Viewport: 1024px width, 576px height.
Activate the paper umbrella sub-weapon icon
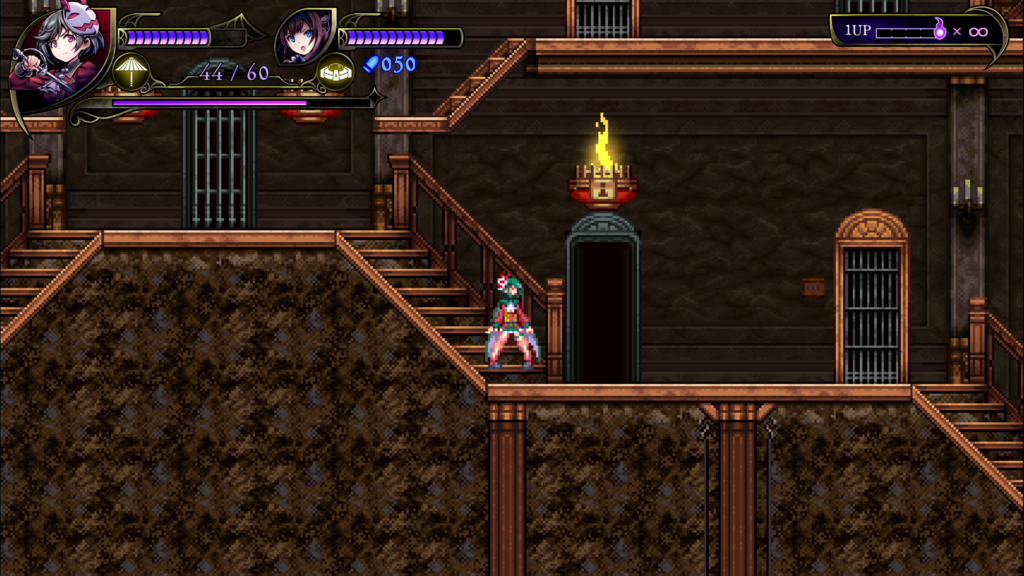tap(131, 71)
